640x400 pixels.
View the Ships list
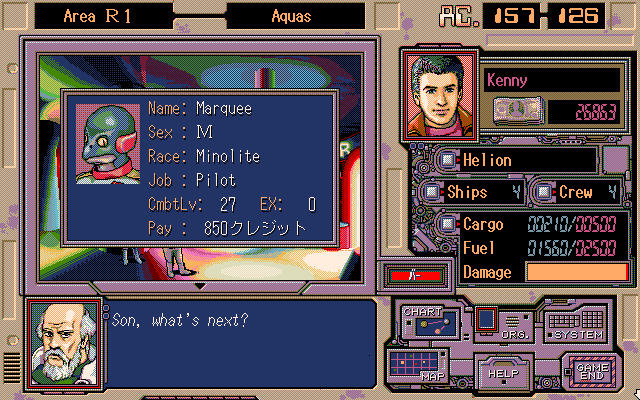point(431,191)
